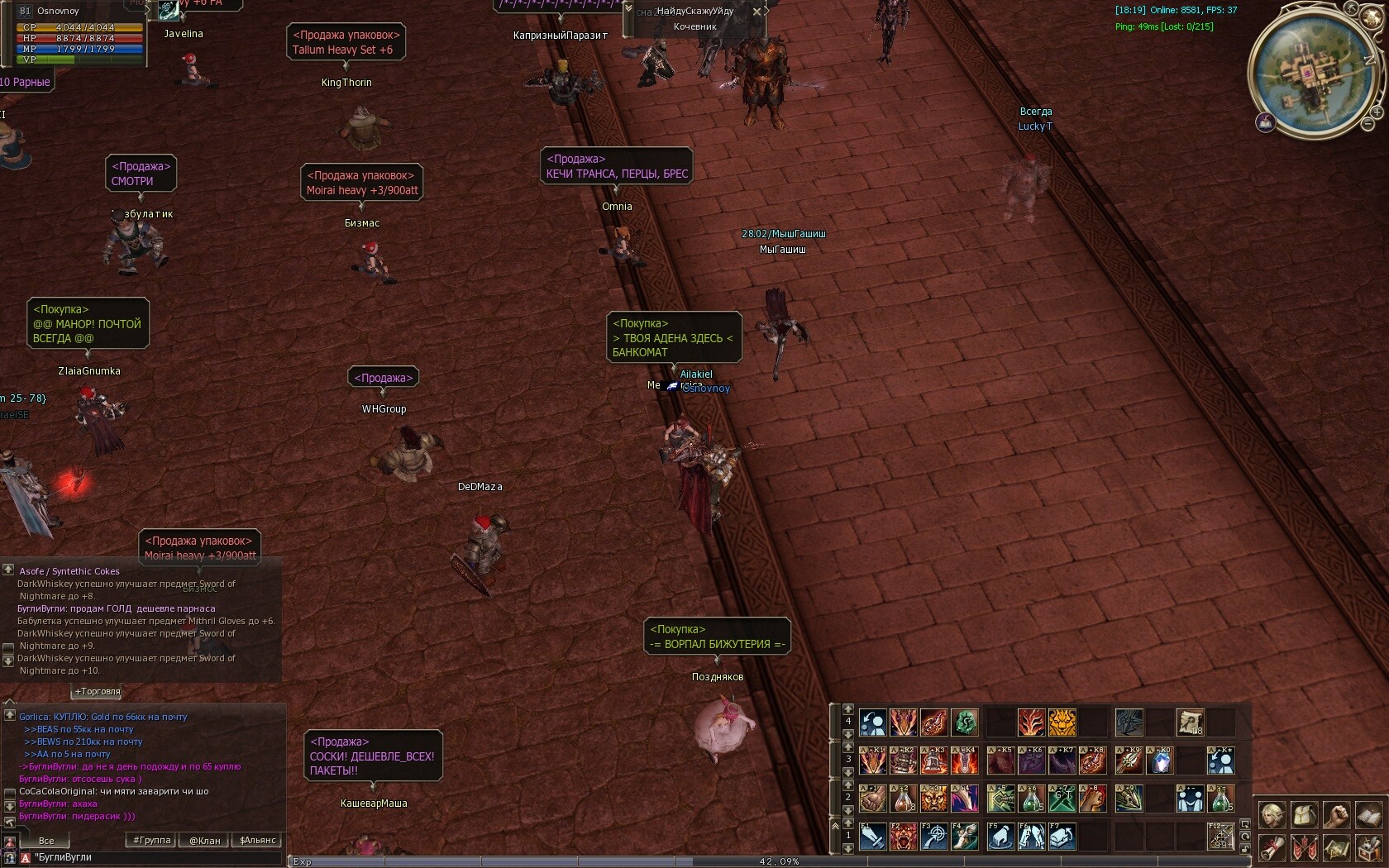Screen dimensions: 1389x868
Task: Click the minimap zoom-out minus button
Action: tap(1367, 124)
